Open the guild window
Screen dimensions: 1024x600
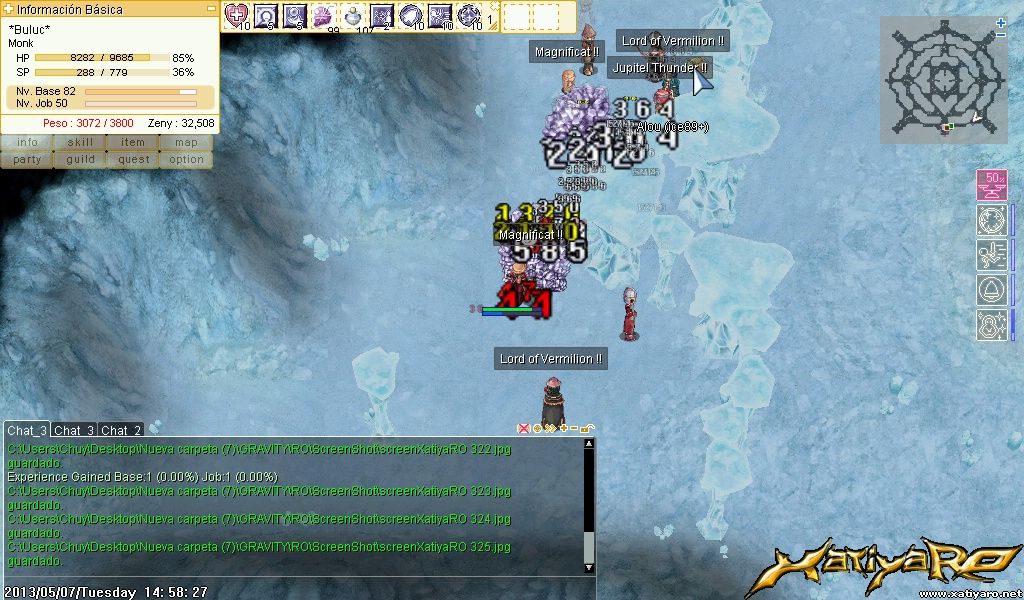tap(80, 159)
